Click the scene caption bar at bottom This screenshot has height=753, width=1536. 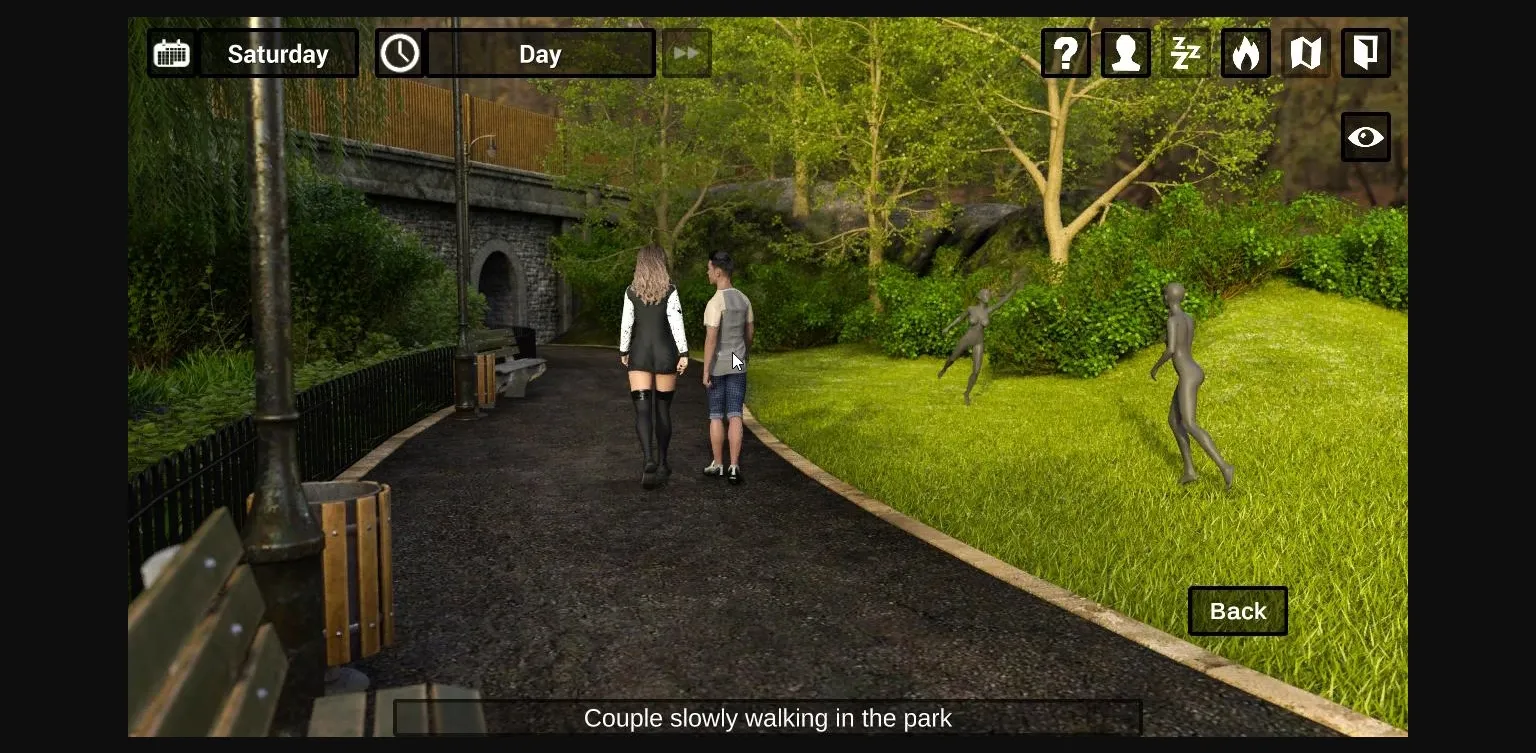coord(768,718)
